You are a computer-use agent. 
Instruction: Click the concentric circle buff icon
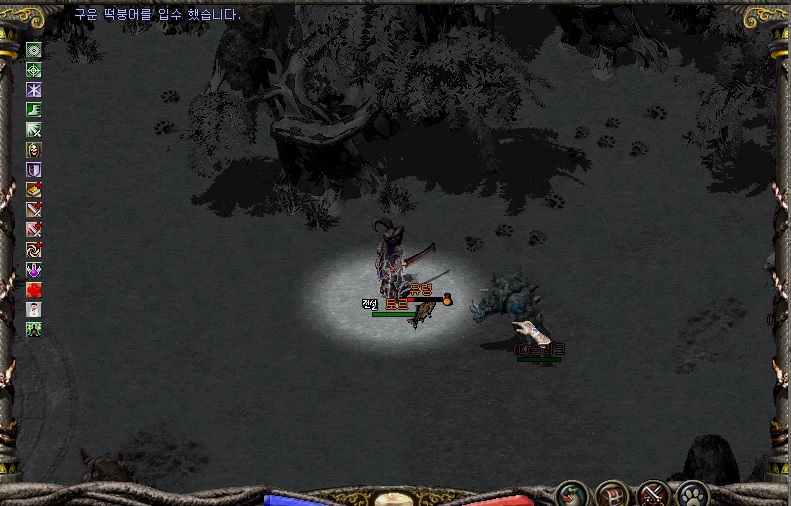pyautogui.click(x=34, y=50)
